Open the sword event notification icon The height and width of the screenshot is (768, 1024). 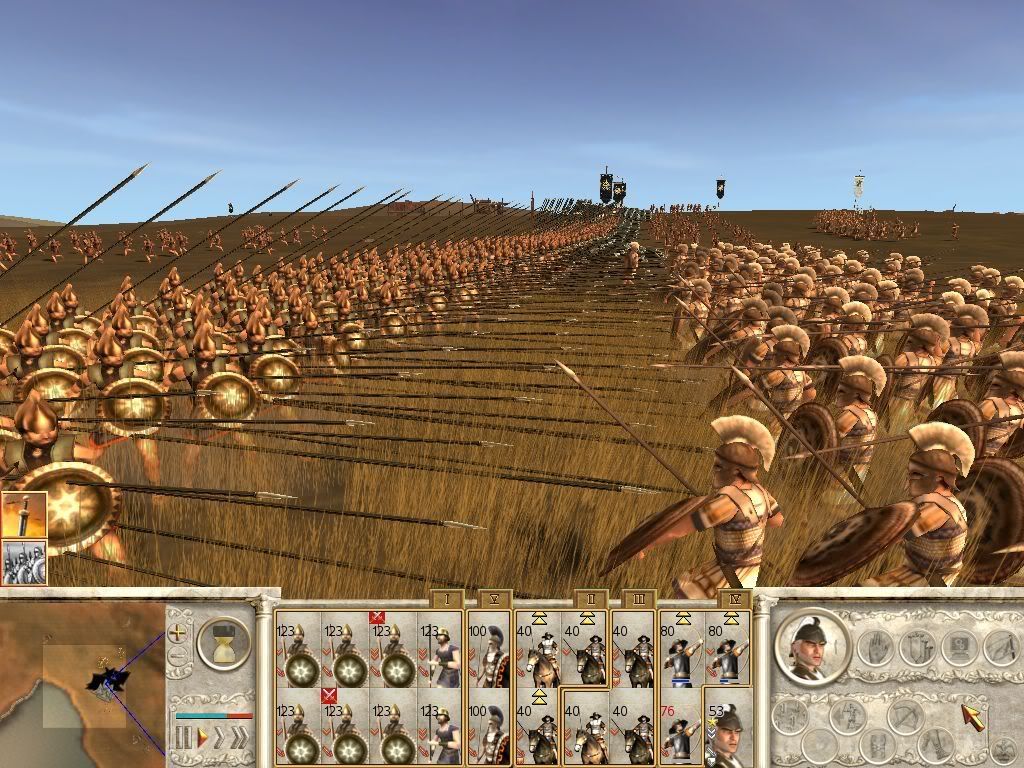(24, 515)
